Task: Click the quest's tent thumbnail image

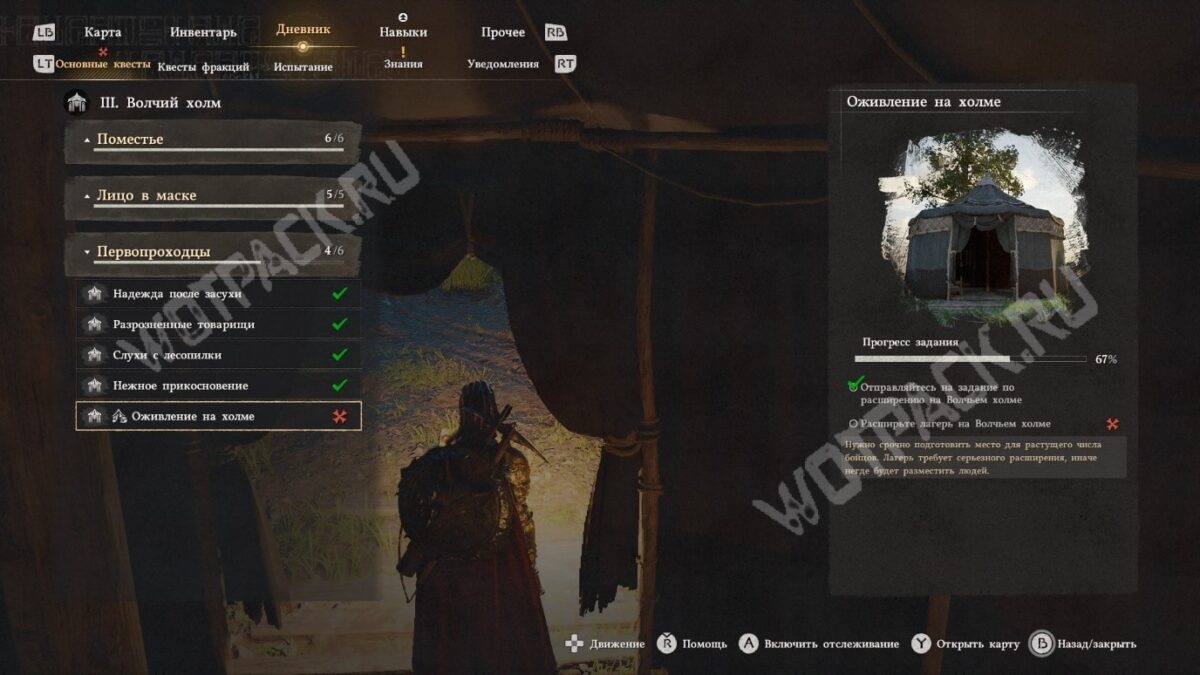Action: click(983, 228)
